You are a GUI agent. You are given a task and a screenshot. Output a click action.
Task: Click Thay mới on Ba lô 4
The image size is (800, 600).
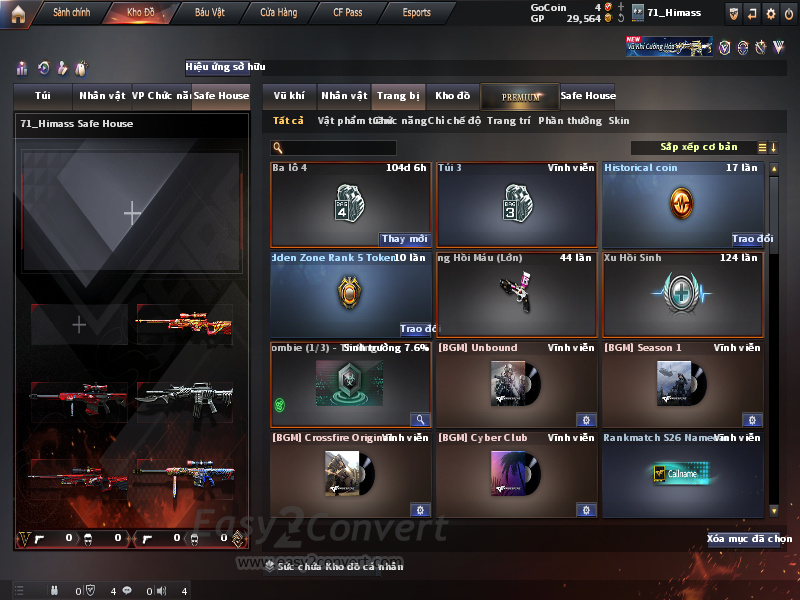[404, 239]
